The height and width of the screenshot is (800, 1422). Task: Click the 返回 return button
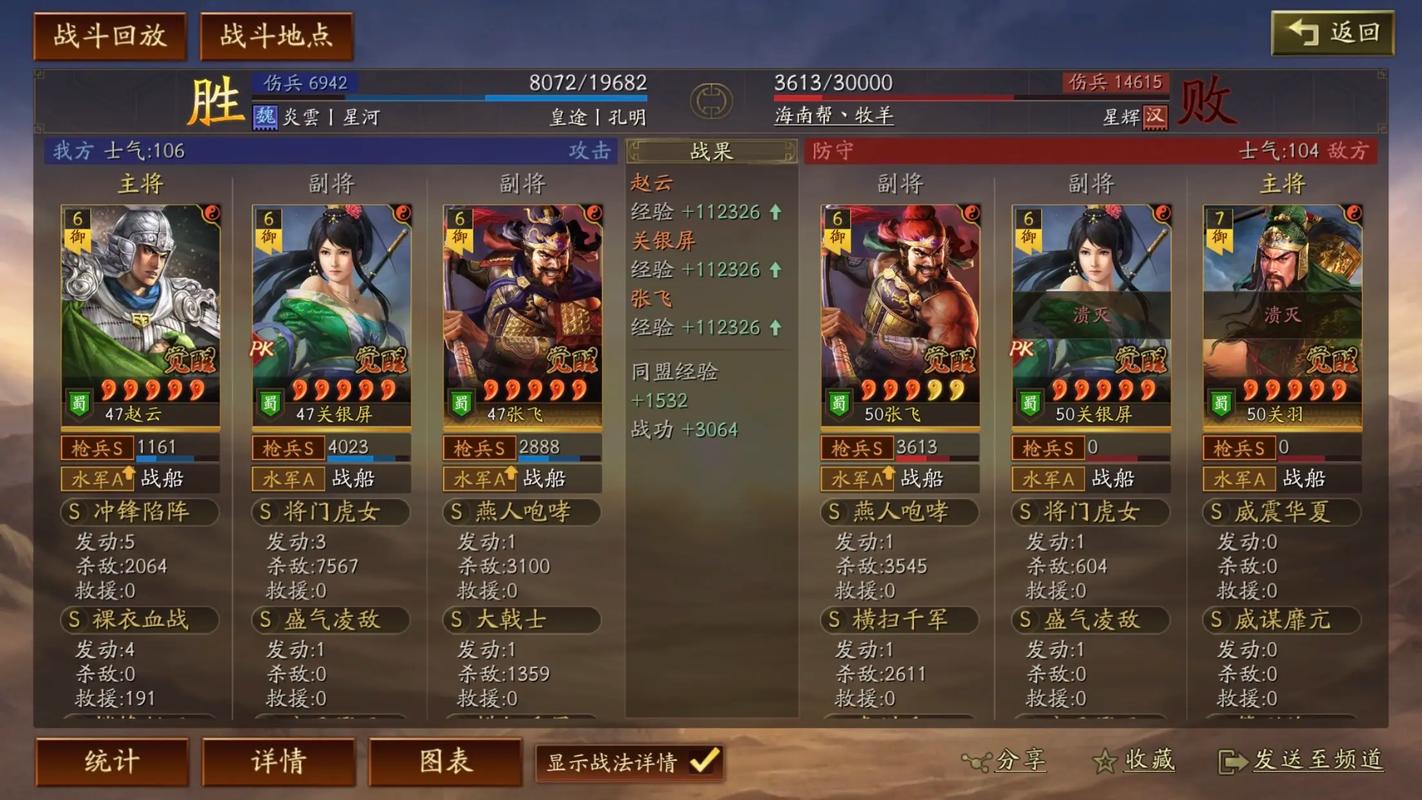coord(1332,32)
